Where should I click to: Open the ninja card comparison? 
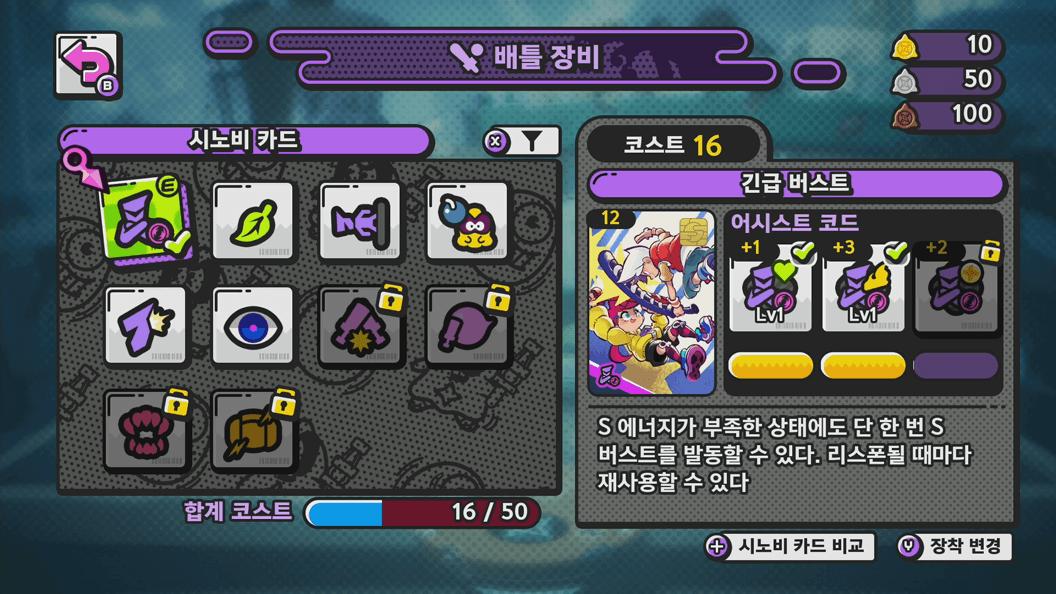(790, 546)
